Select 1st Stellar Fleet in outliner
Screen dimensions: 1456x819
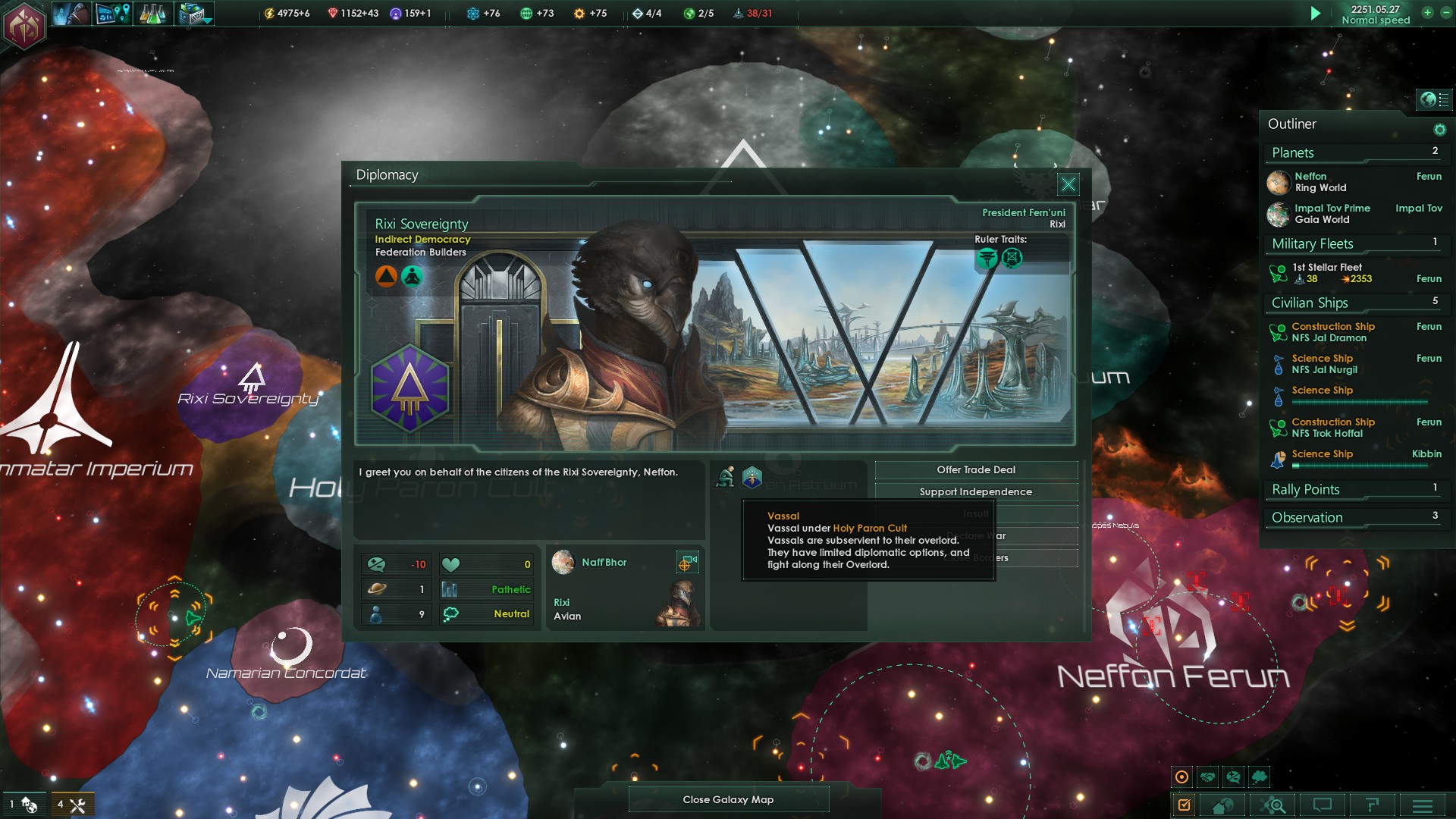1327,273
